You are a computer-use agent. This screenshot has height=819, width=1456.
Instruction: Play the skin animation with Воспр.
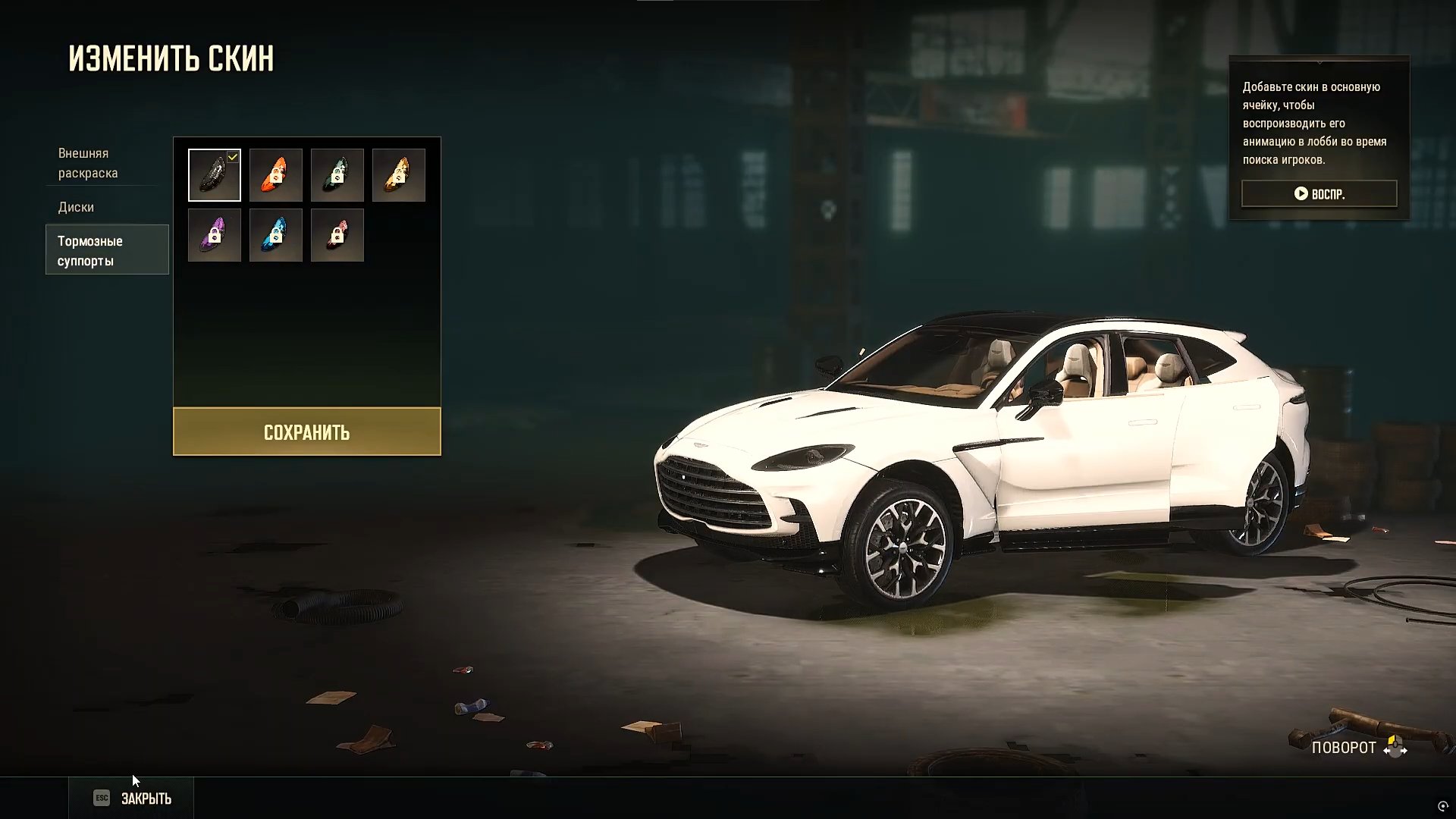[1319, 194]
